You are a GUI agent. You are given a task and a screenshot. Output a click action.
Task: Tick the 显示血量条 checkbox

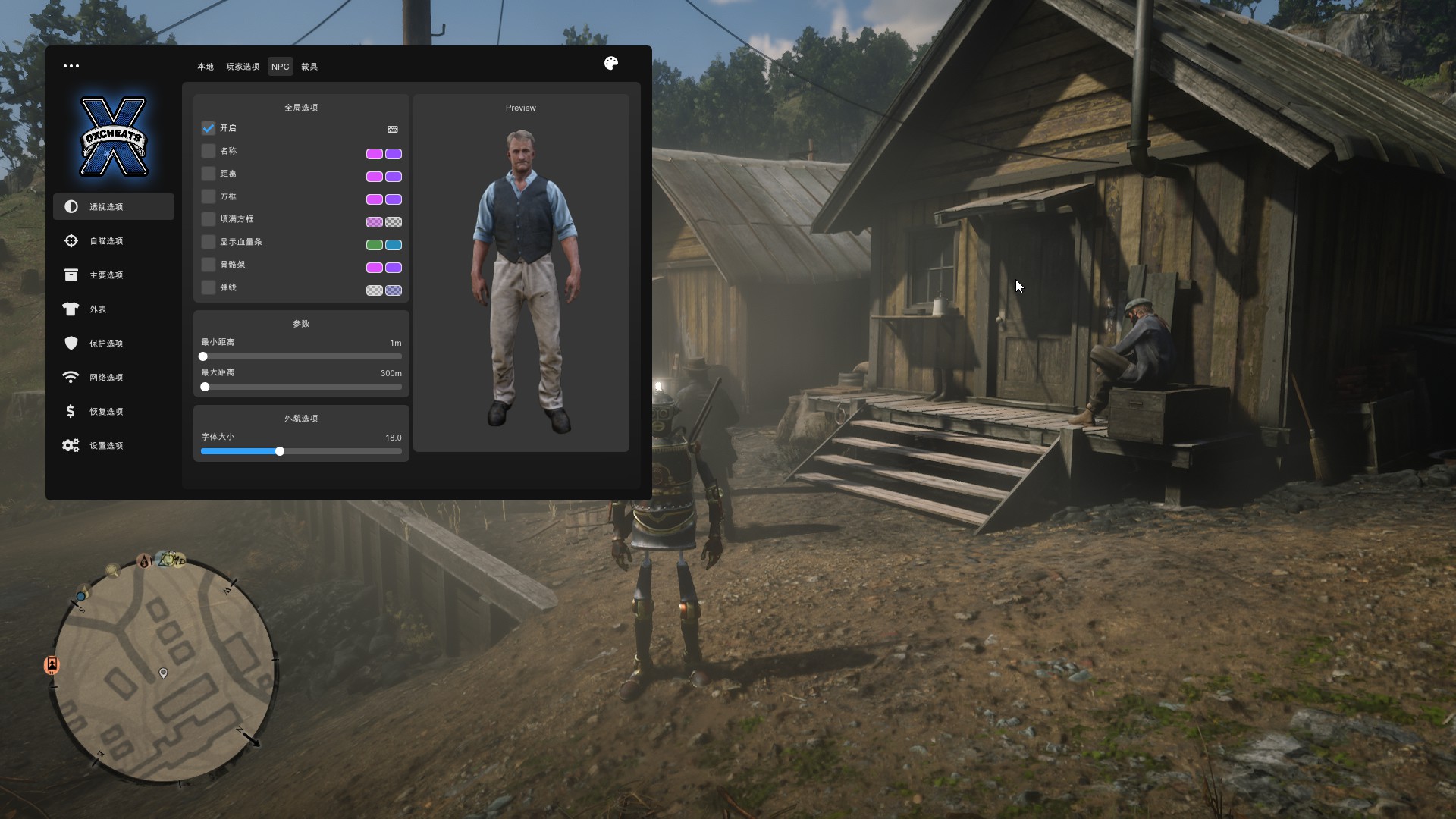[x=209, y=242]
